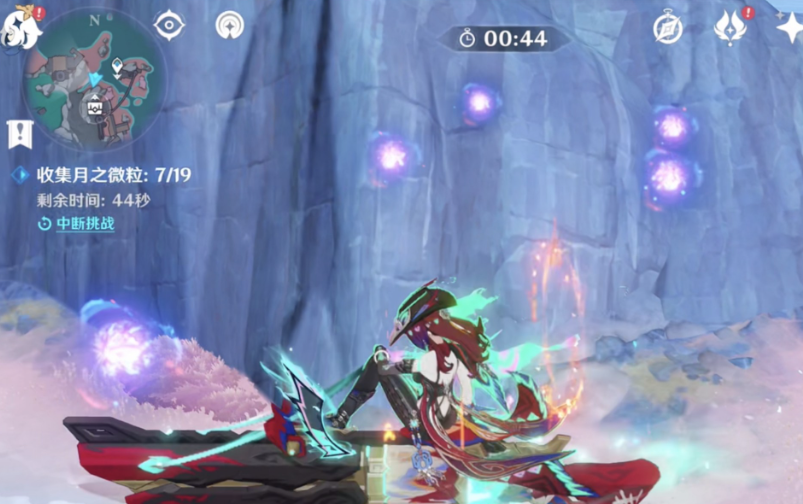The width and height of the screenshot is (803, 504).
Task: Toggle the eye-shaped elemental sight icon
Action: click(169, 25)
